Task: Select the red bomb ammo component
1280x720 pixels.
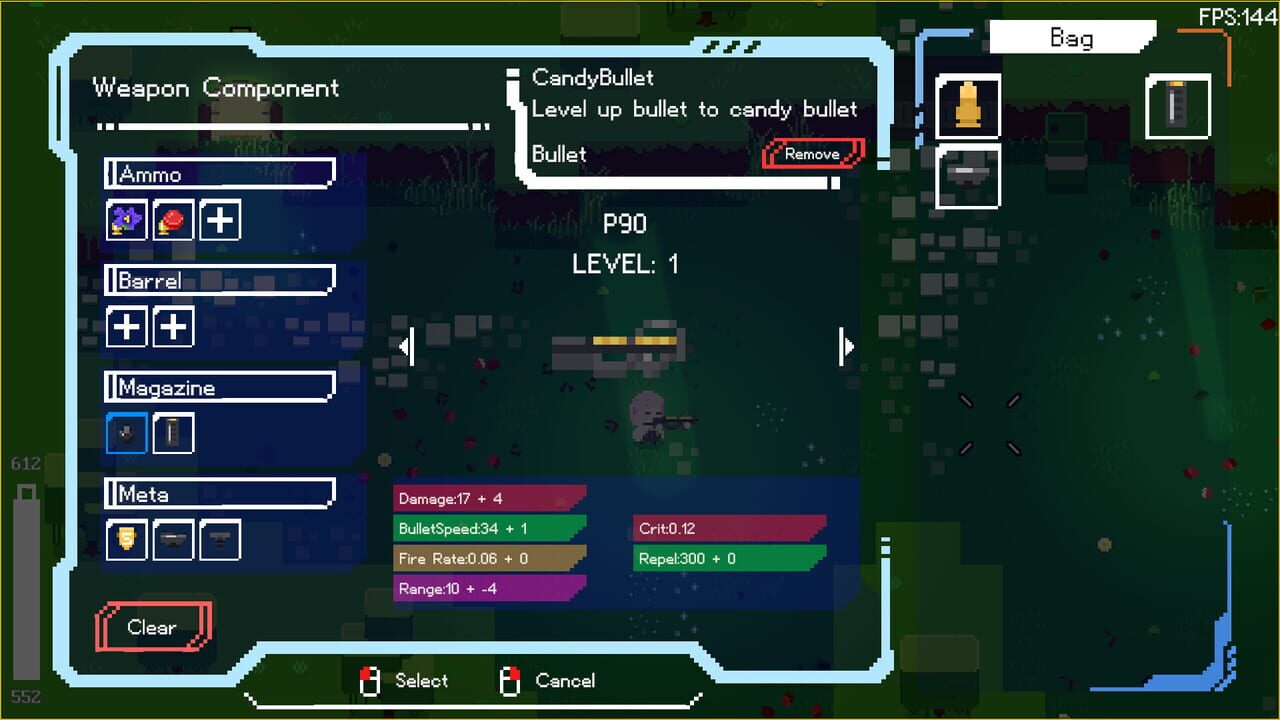Action: (173, 220)
